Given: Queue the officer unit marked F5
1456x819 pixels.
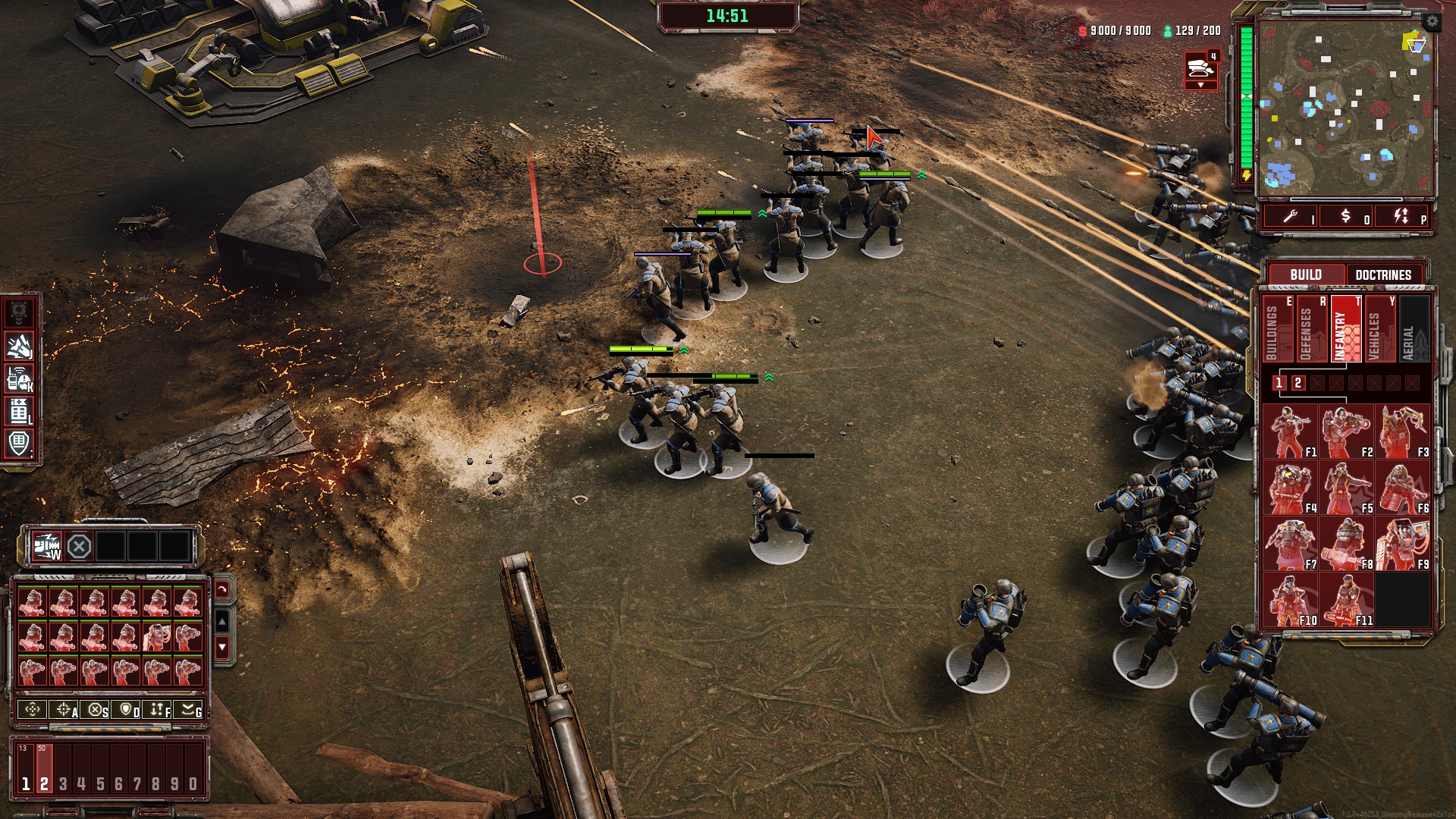Looking at the screenshot, I should tap(1345, 488).
